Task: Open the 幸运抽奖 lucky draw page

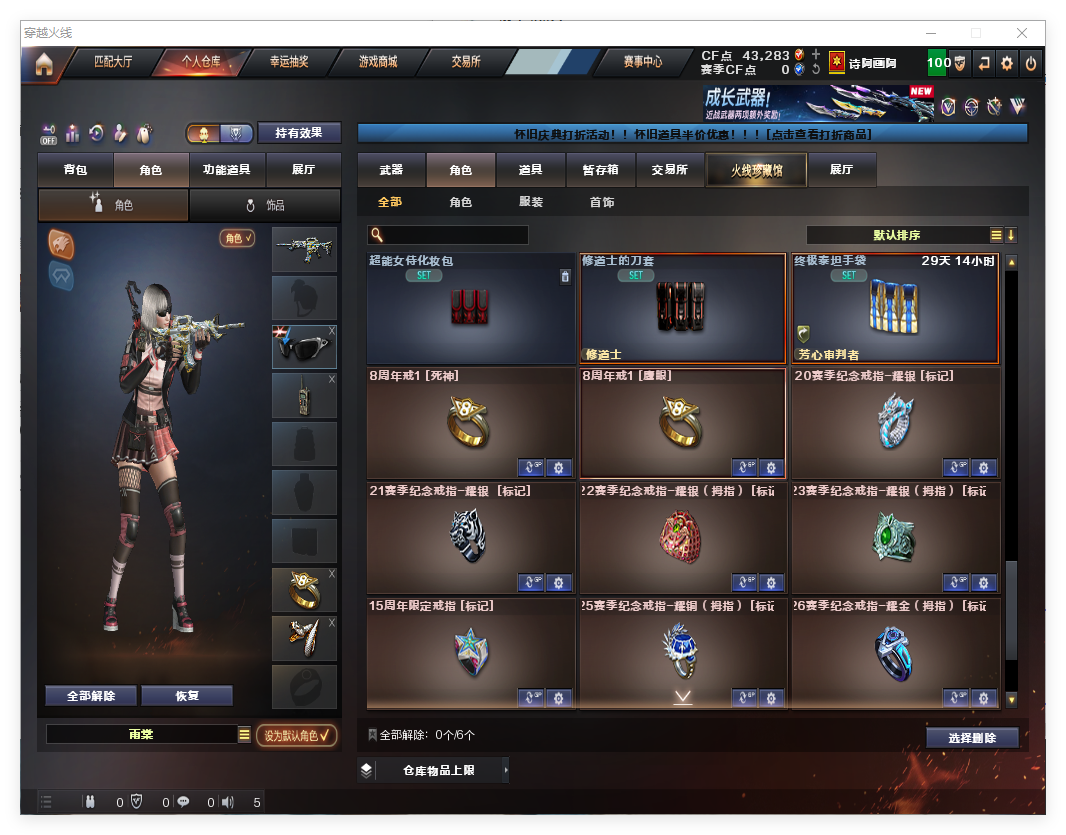Action: pyautogui.click(x=289, y=62)
